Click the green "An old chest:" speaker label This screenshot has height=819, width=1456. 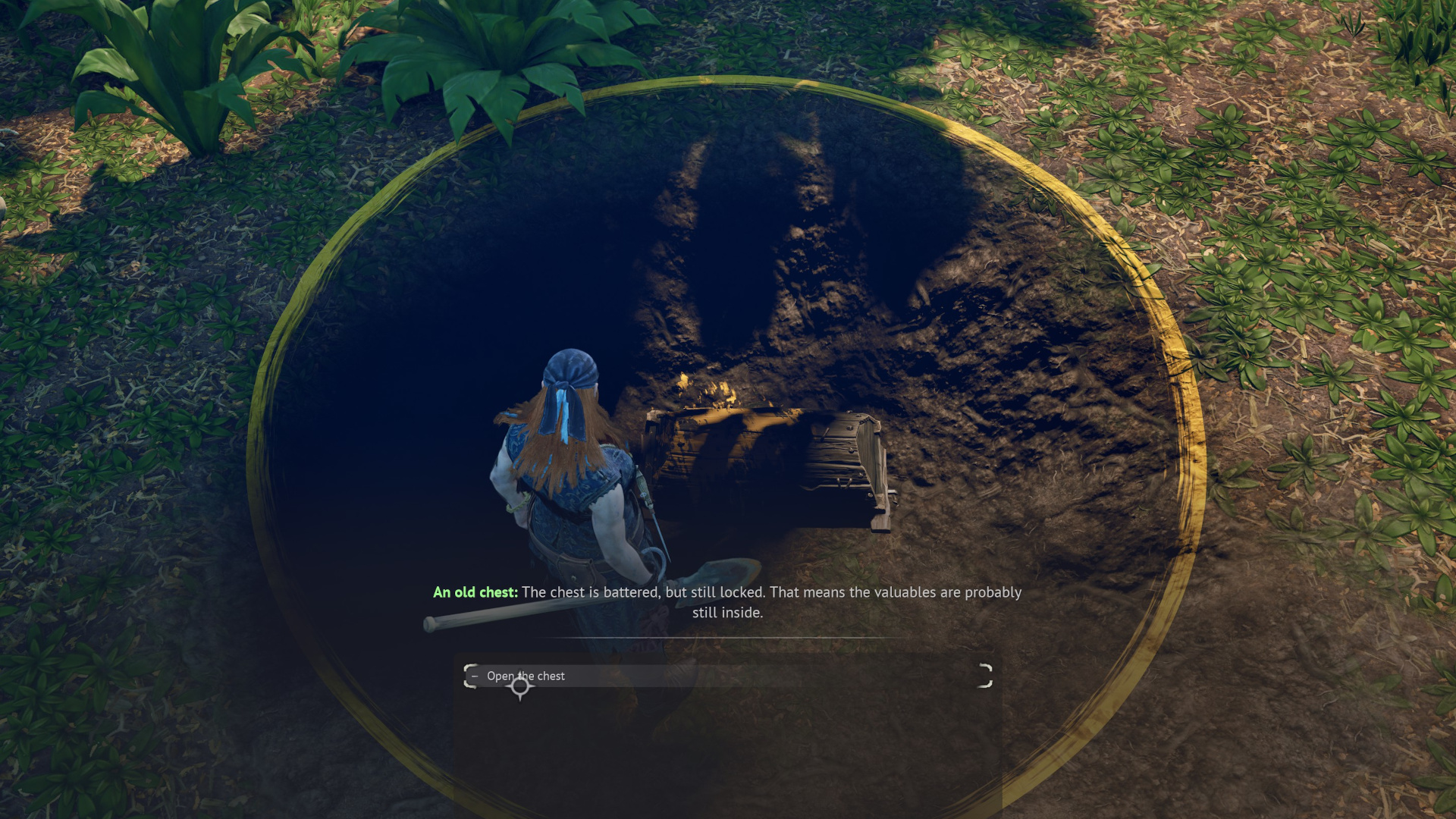[x=475, y=592]
